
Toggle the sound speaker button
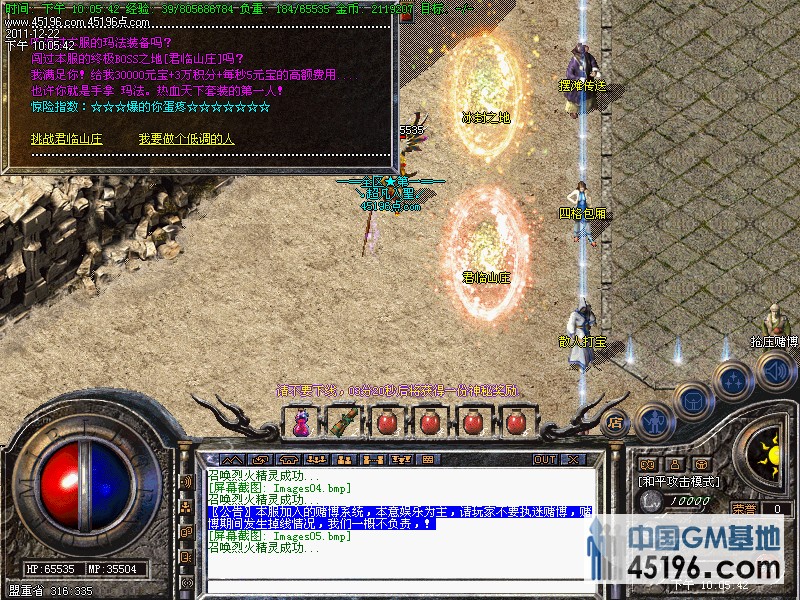776,372
